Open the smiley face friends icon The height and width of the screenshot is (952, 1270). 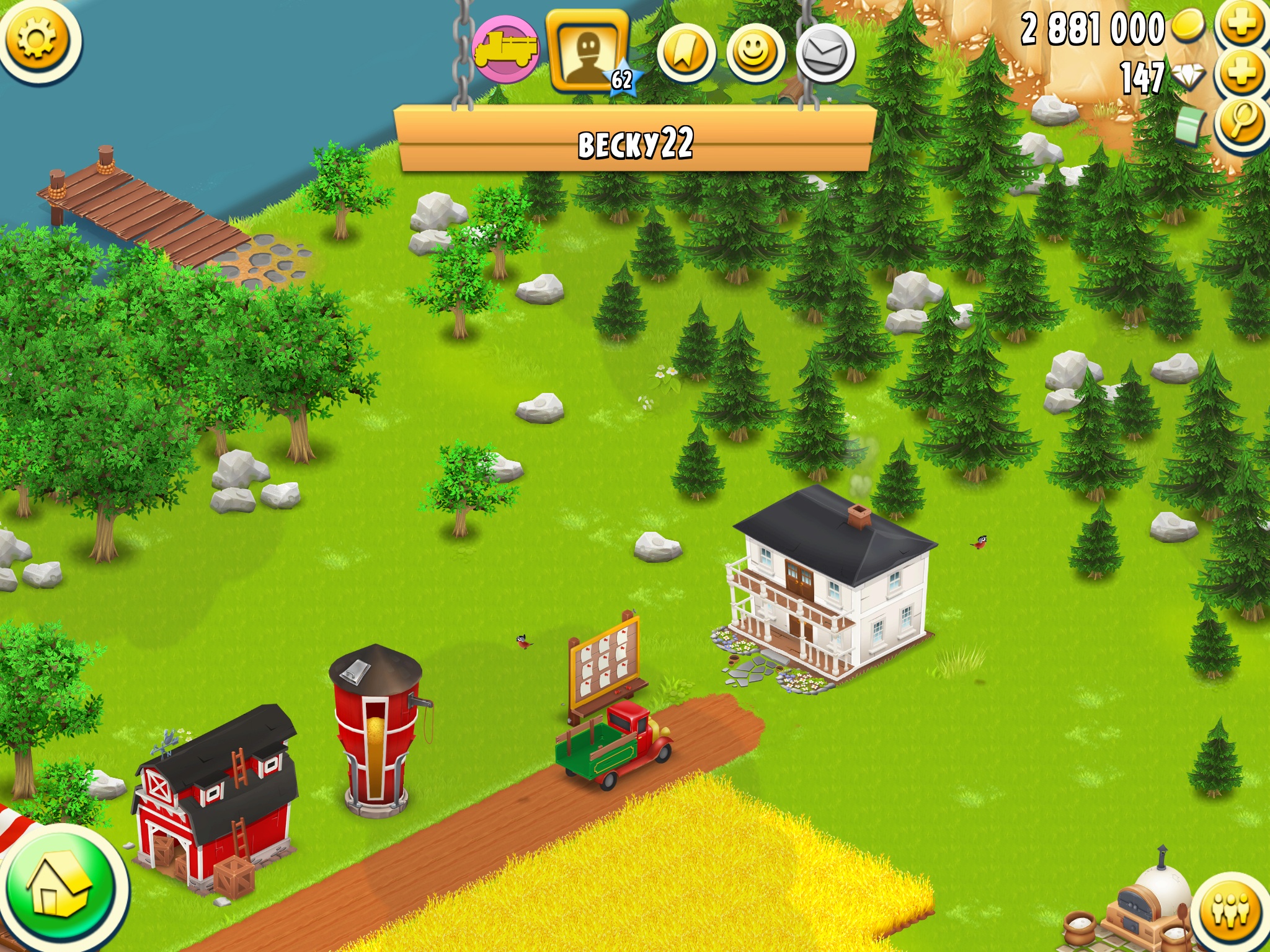(x=755, y=53)
